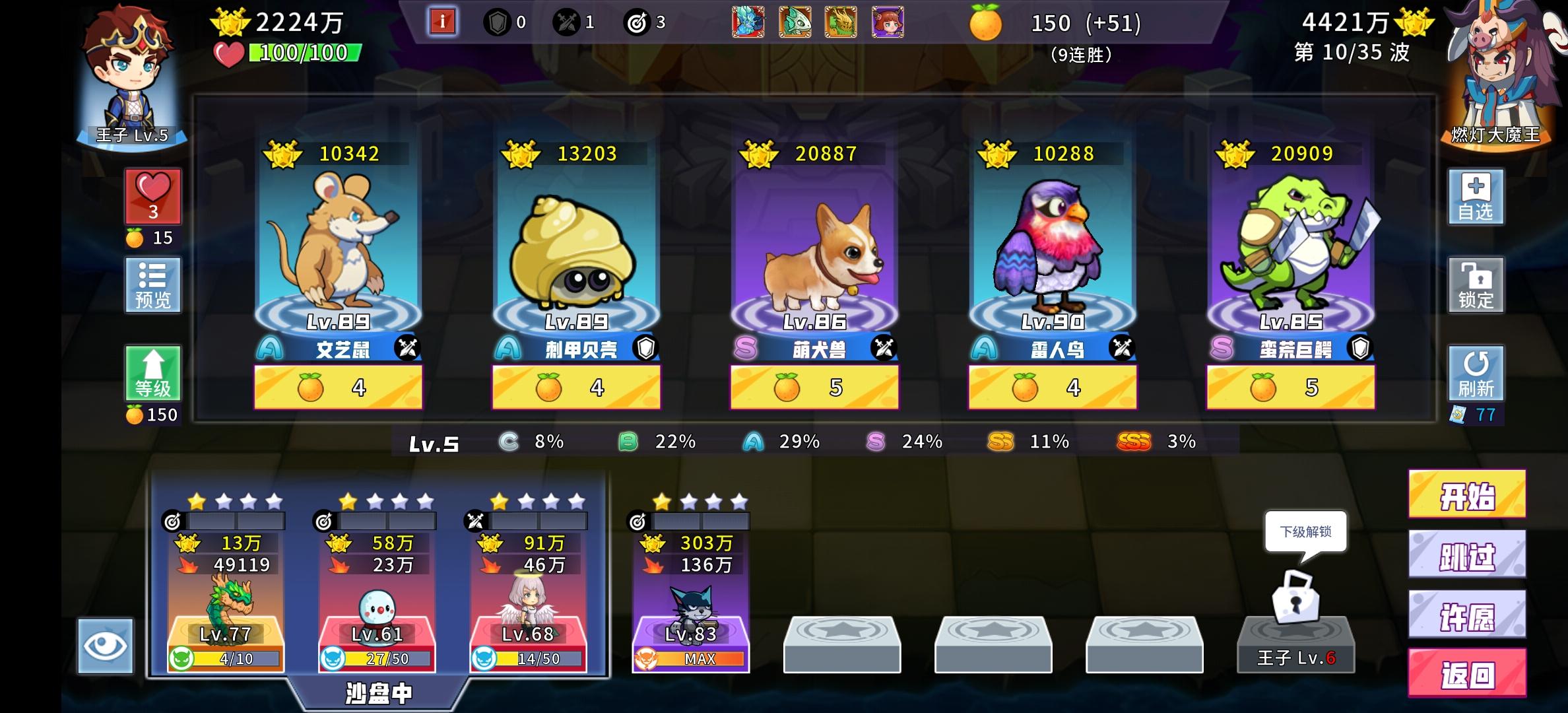Image resolution: width=1568 pixels, height=713 pixels.
Task: Tap the 跳过 skip button
Action: tap(1466, 555)
